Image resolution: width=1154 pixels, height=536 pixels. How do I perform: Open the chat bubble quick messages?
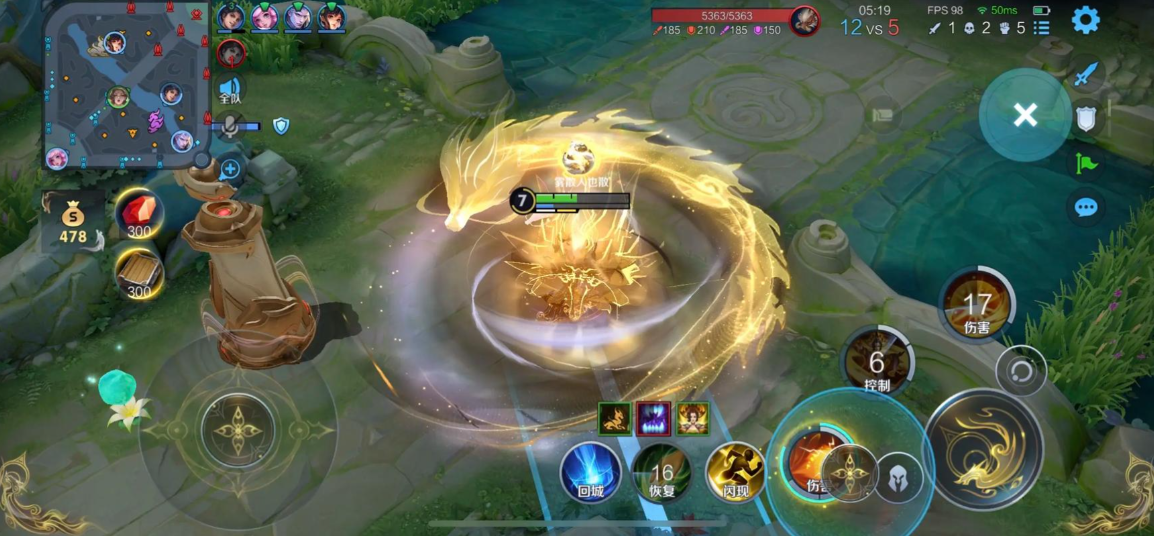(1086, 207)
